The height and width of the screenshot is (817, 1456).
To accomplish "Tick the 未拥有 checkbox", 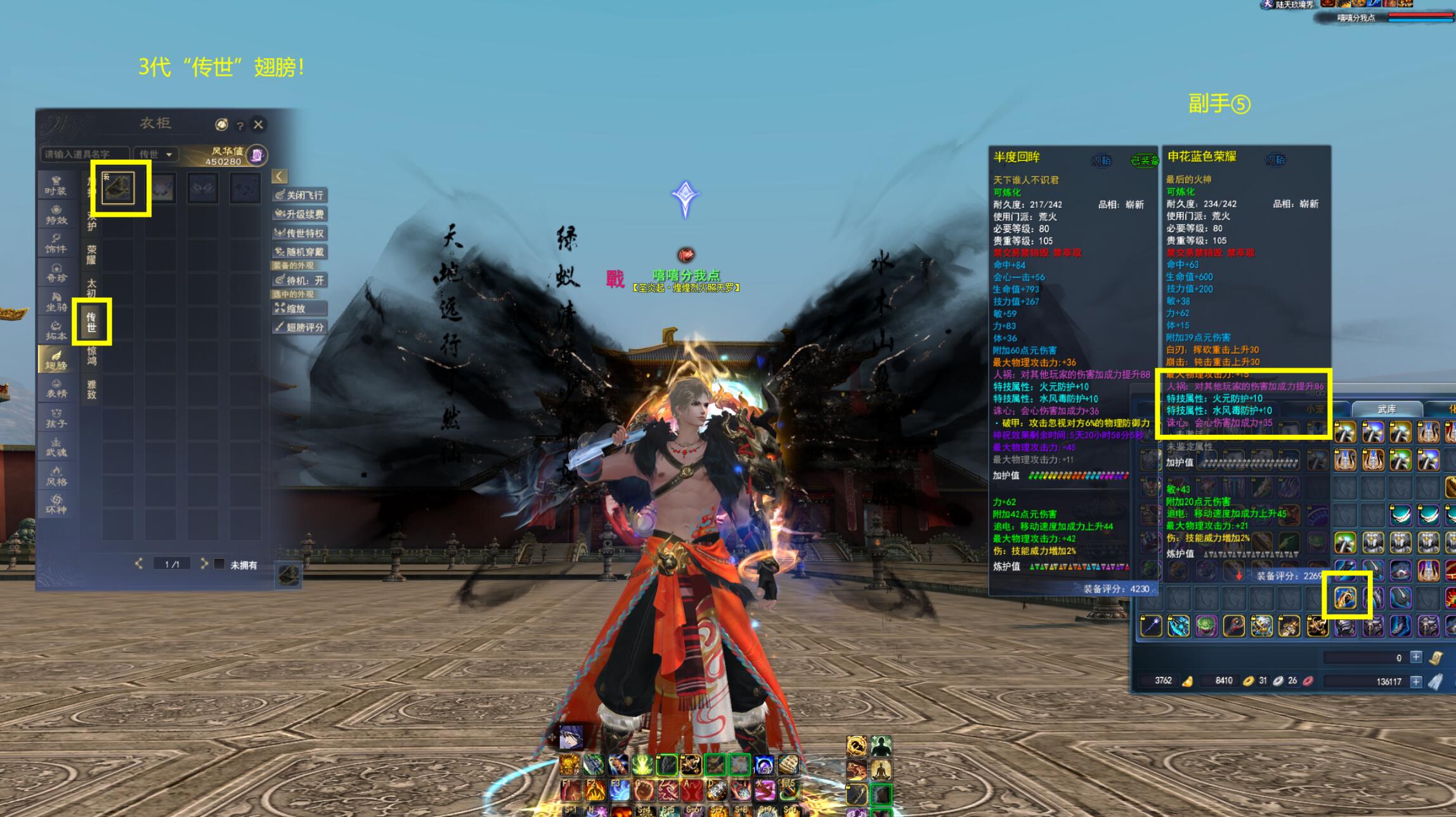I will coord(219,564).
